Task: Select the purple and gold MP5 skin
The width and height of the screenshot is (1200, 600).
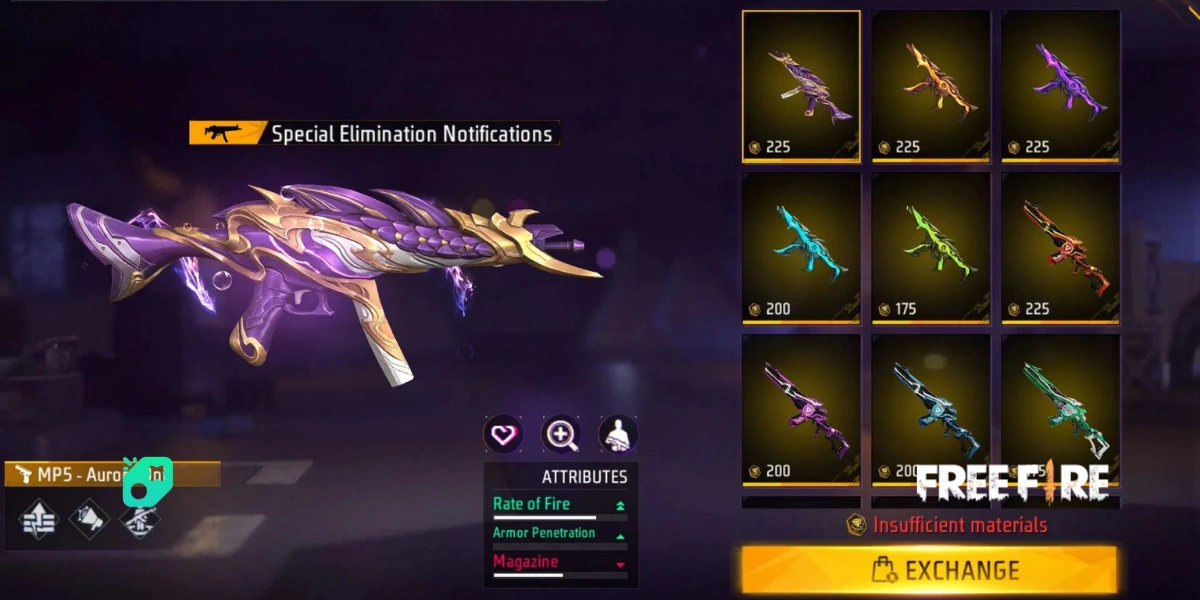Action: click(x=801, y=86)
